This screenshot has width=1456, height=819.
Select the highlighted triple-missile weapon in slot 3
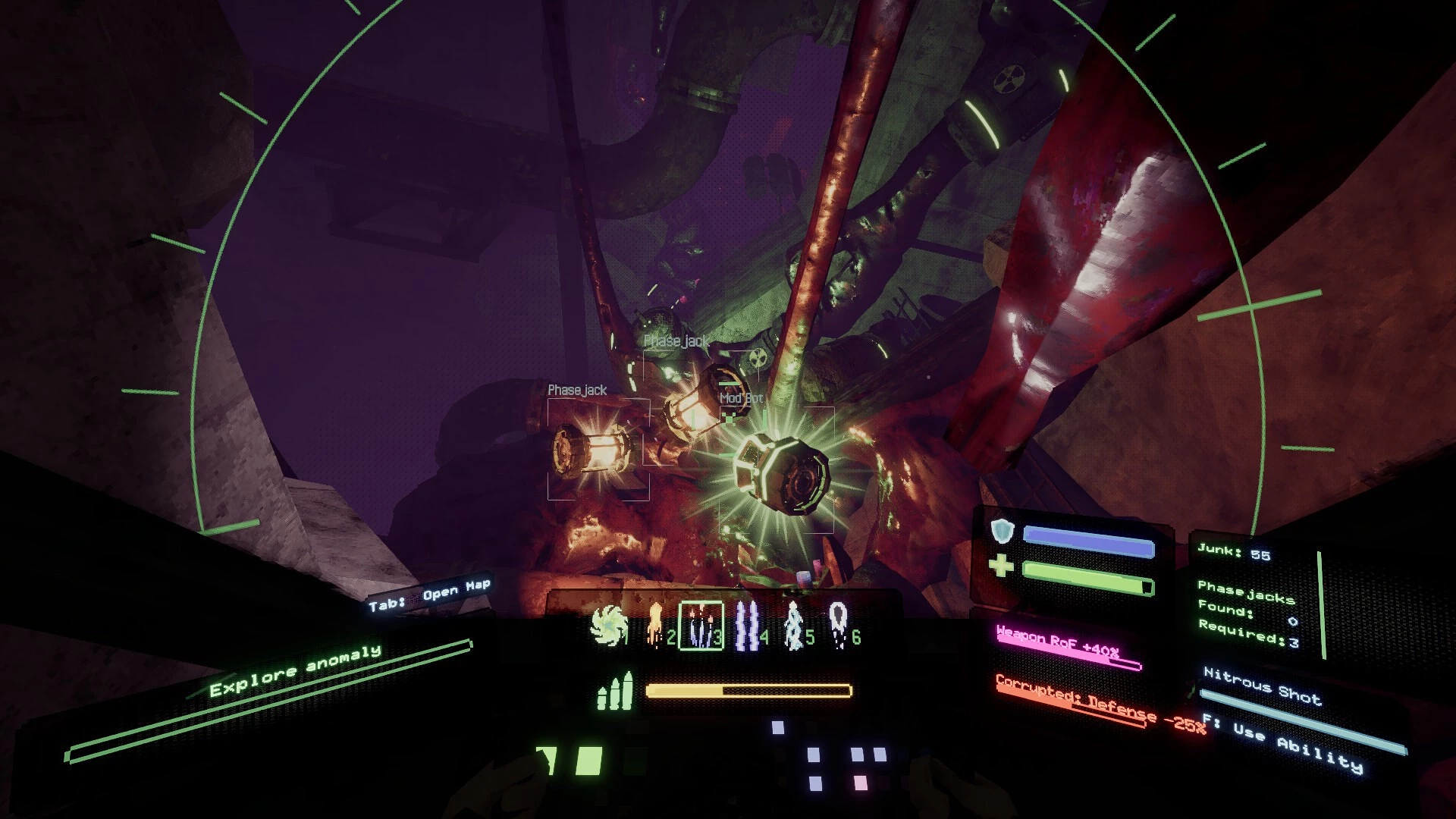point(700,626)
